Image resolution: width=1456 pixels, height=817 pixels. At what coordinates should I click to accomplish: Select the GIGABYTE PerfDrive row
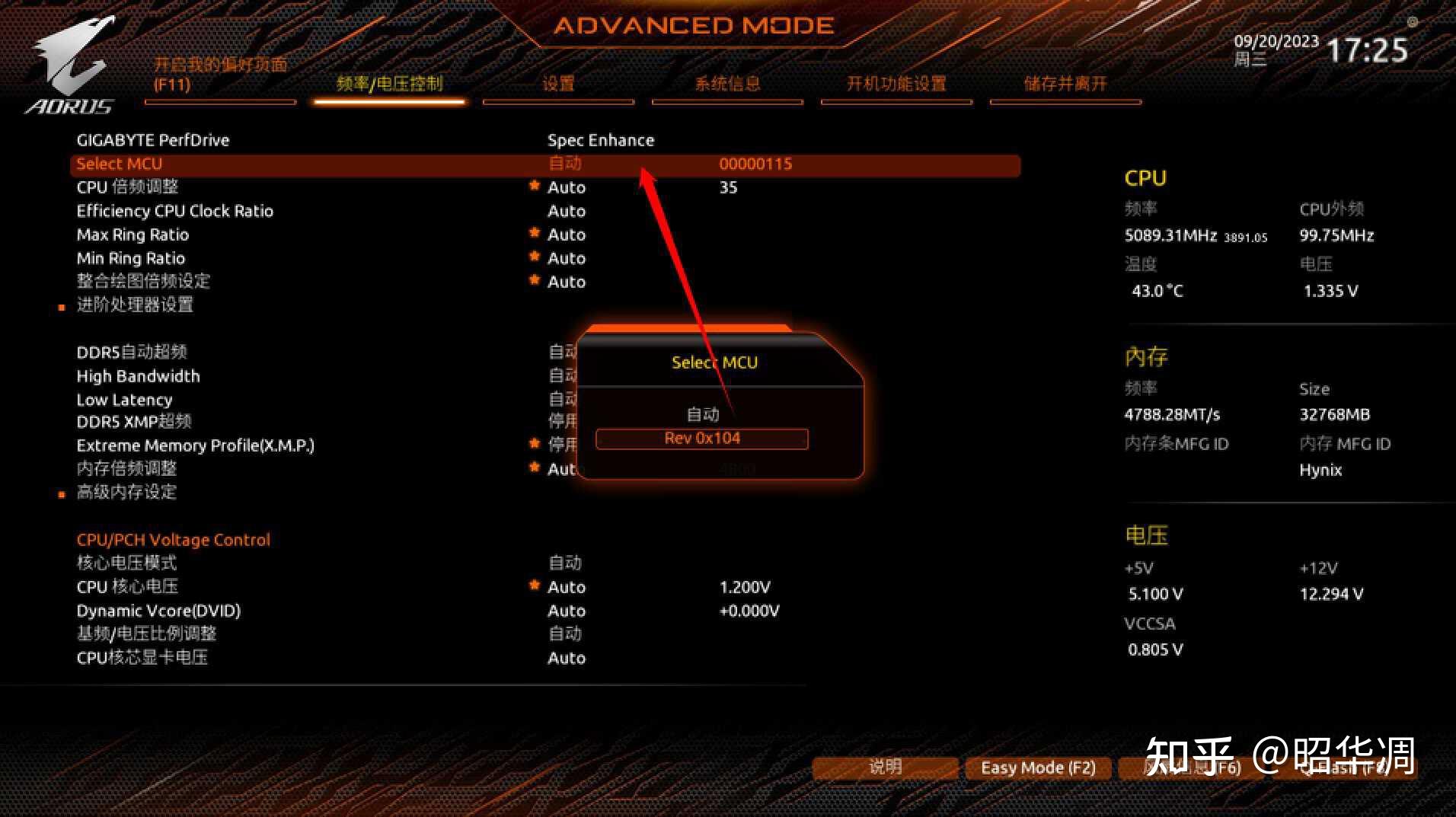153,140
